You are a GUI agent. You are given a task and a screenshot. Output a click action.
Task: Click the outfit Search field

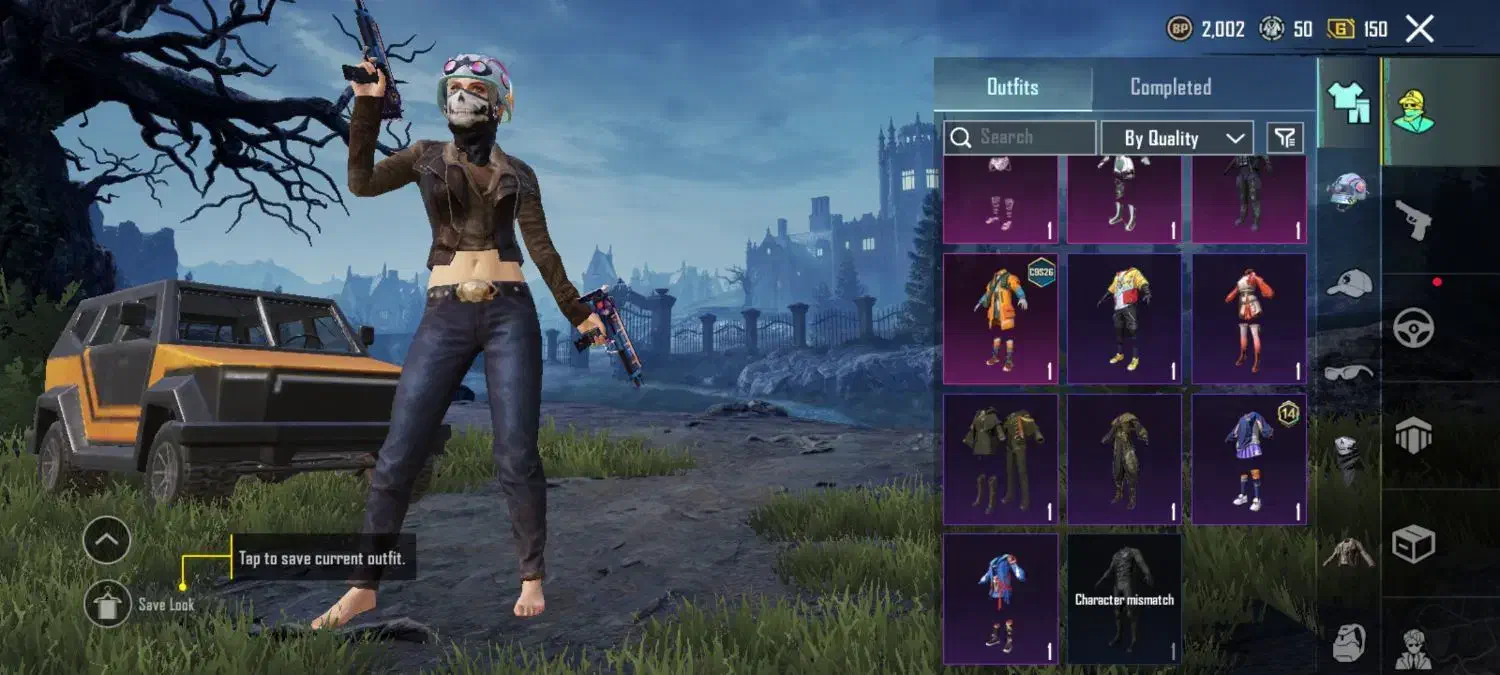[x=1020, y=137]
